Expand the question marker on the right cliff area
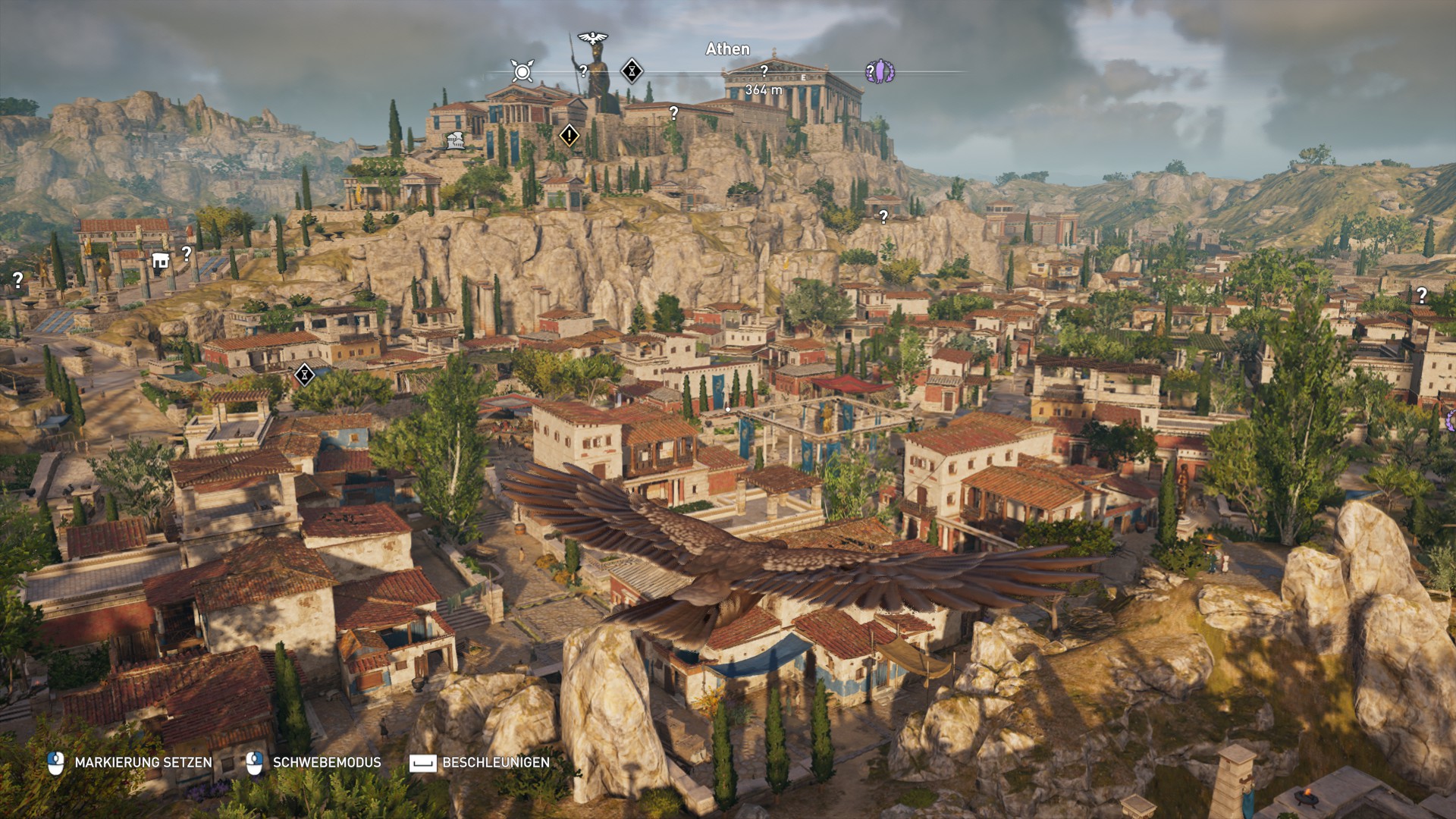The width and height of the screenshot is (1456, 819). [x=1420, y=294]
